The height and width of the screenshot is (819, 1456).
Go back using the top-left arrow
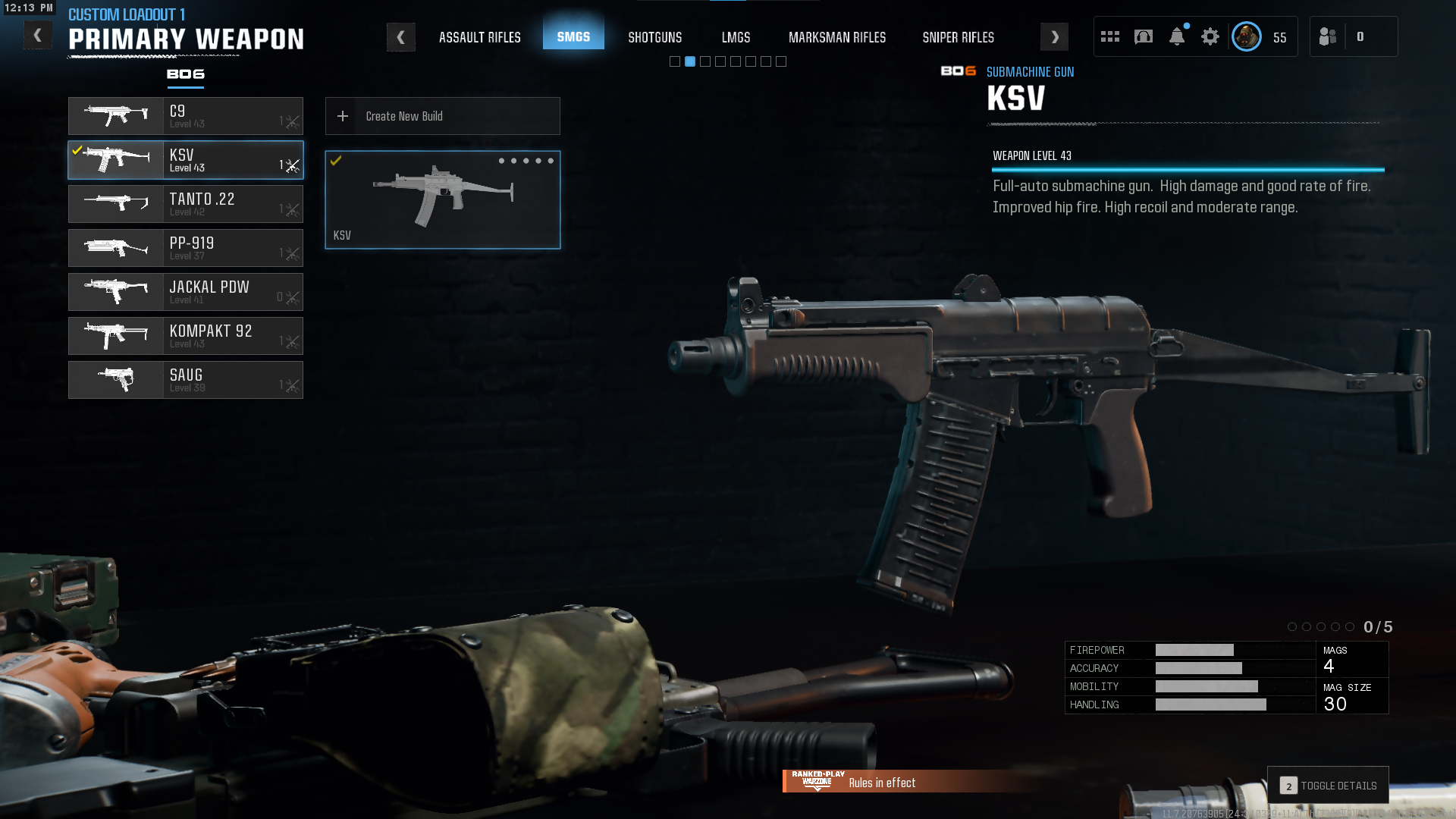tap(37, 36)
